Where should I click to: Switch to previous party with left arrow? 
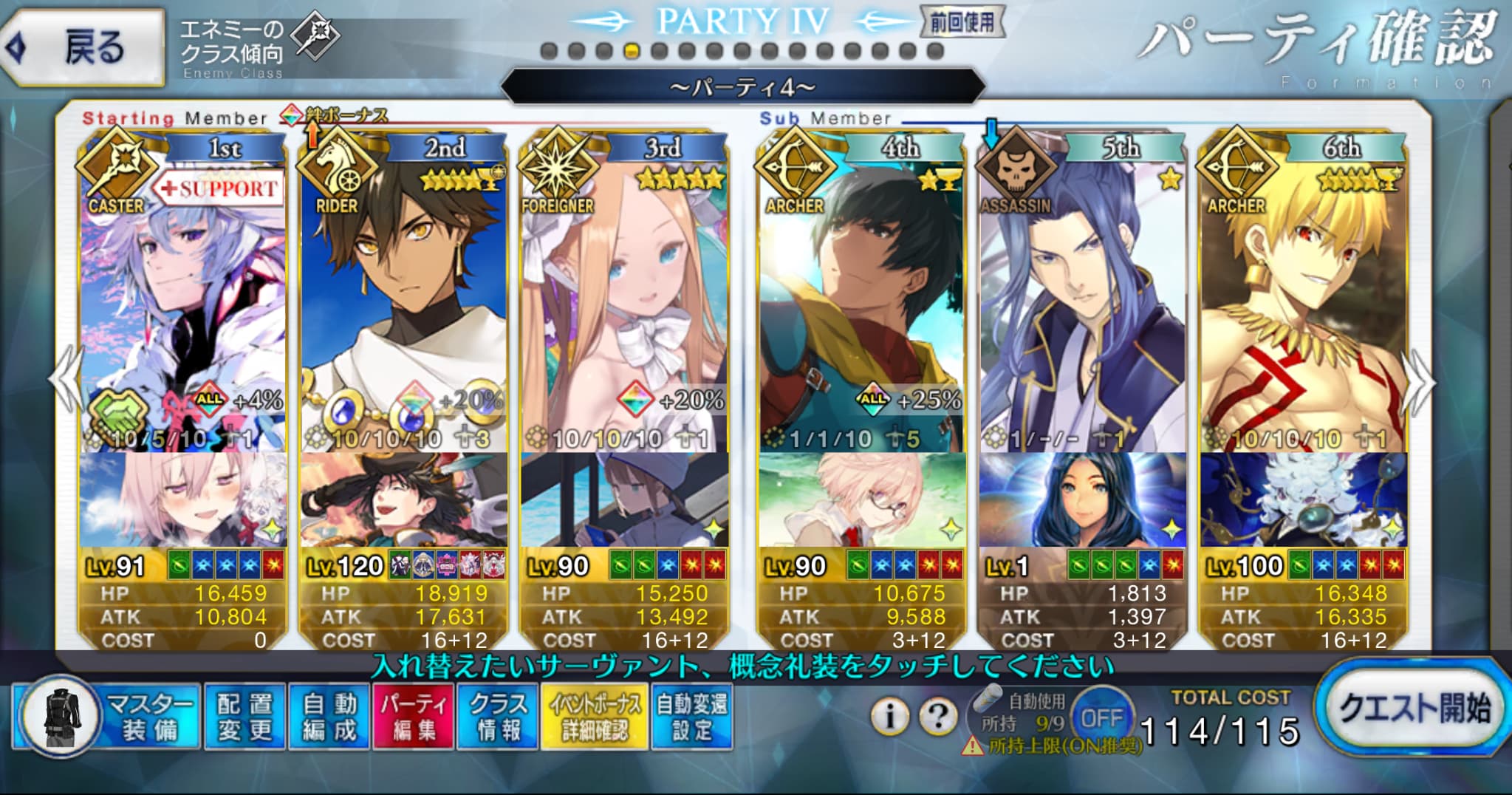pos(65,381)
